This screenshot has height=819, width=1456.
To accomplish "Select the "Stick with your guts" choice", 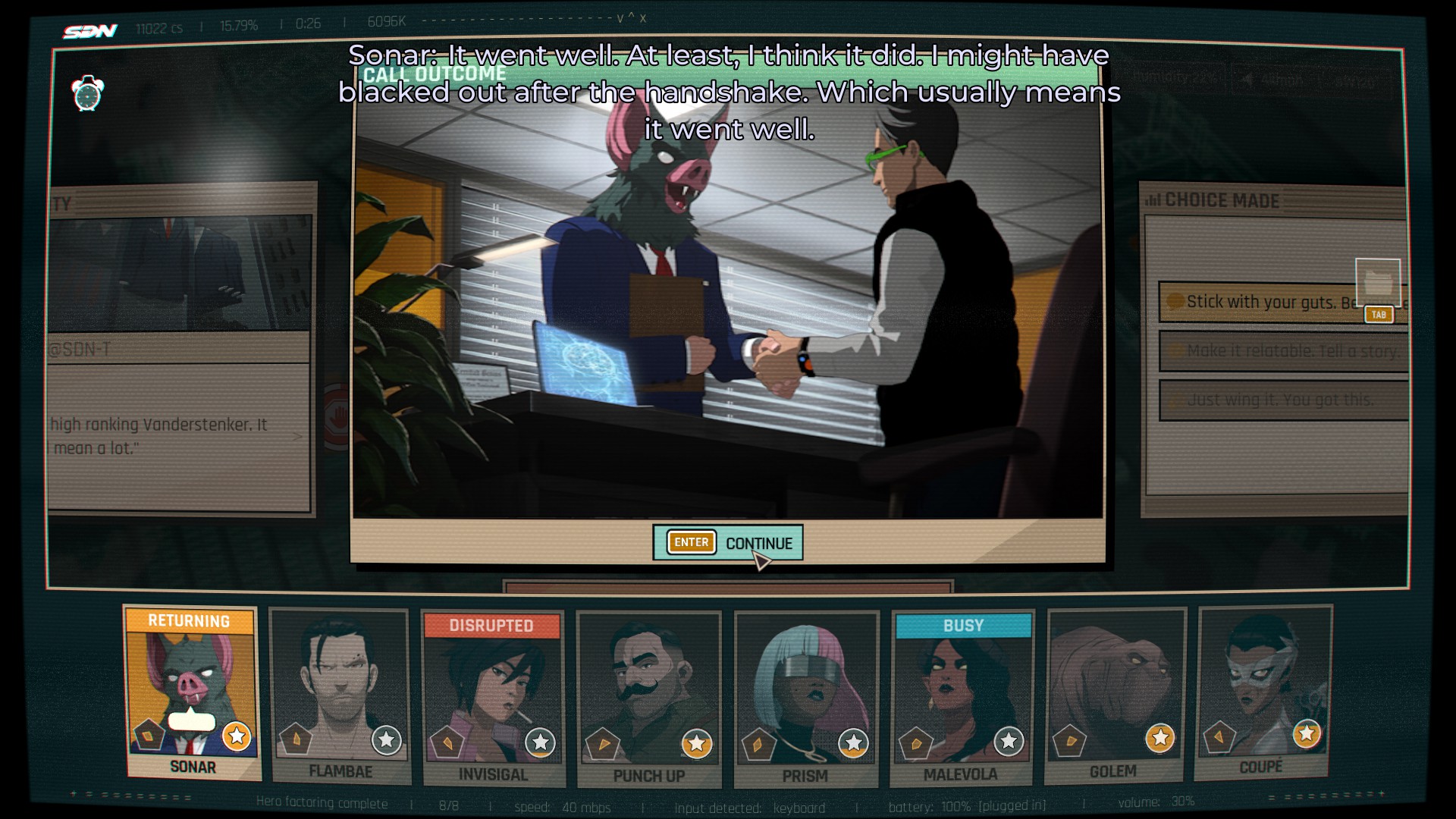I will click(1266, 302).
